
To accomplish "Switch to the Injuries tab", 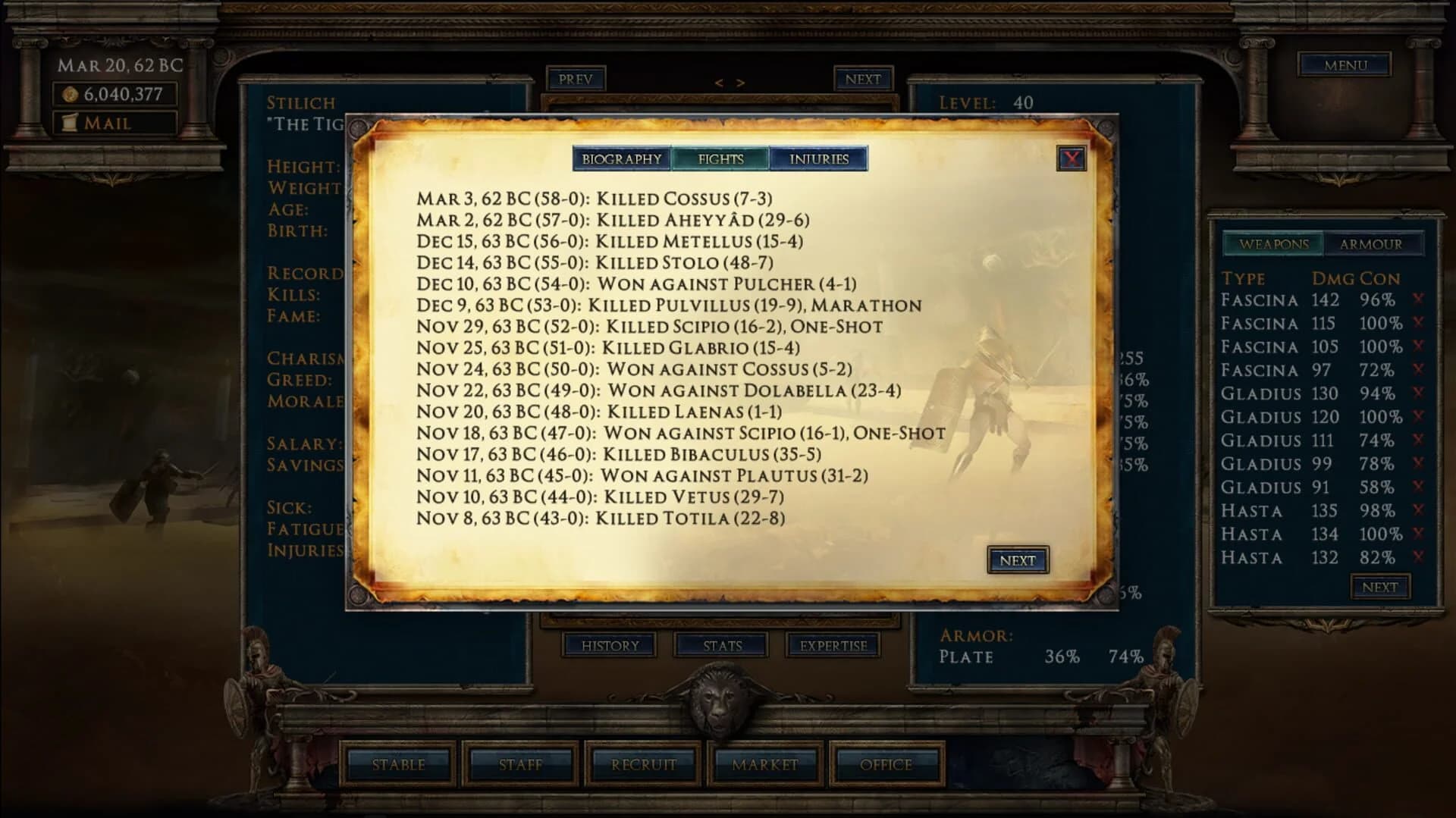I will 818,158.
